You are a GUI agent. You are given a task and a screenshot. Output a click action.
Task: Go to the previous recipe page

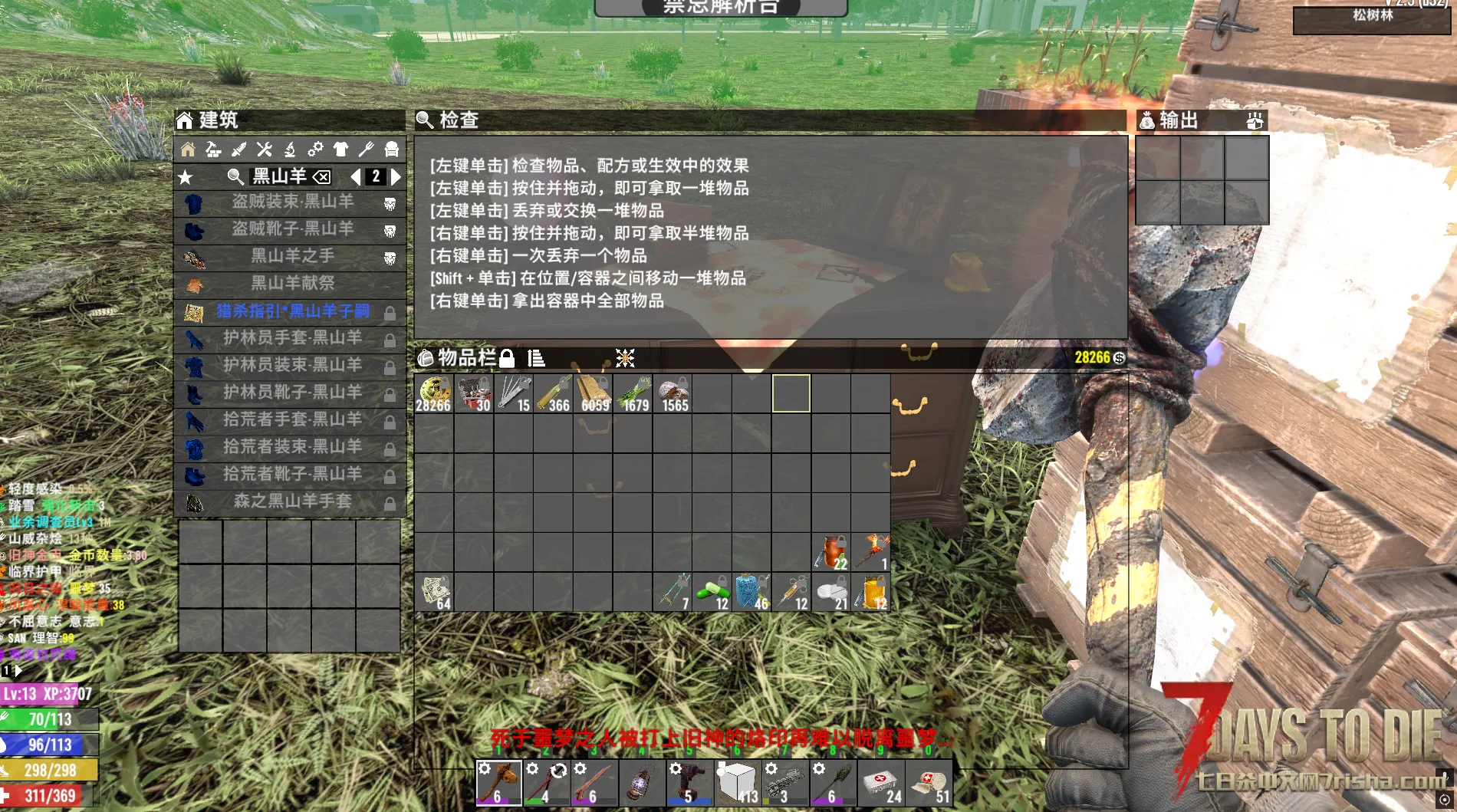(x=355, y=177)
